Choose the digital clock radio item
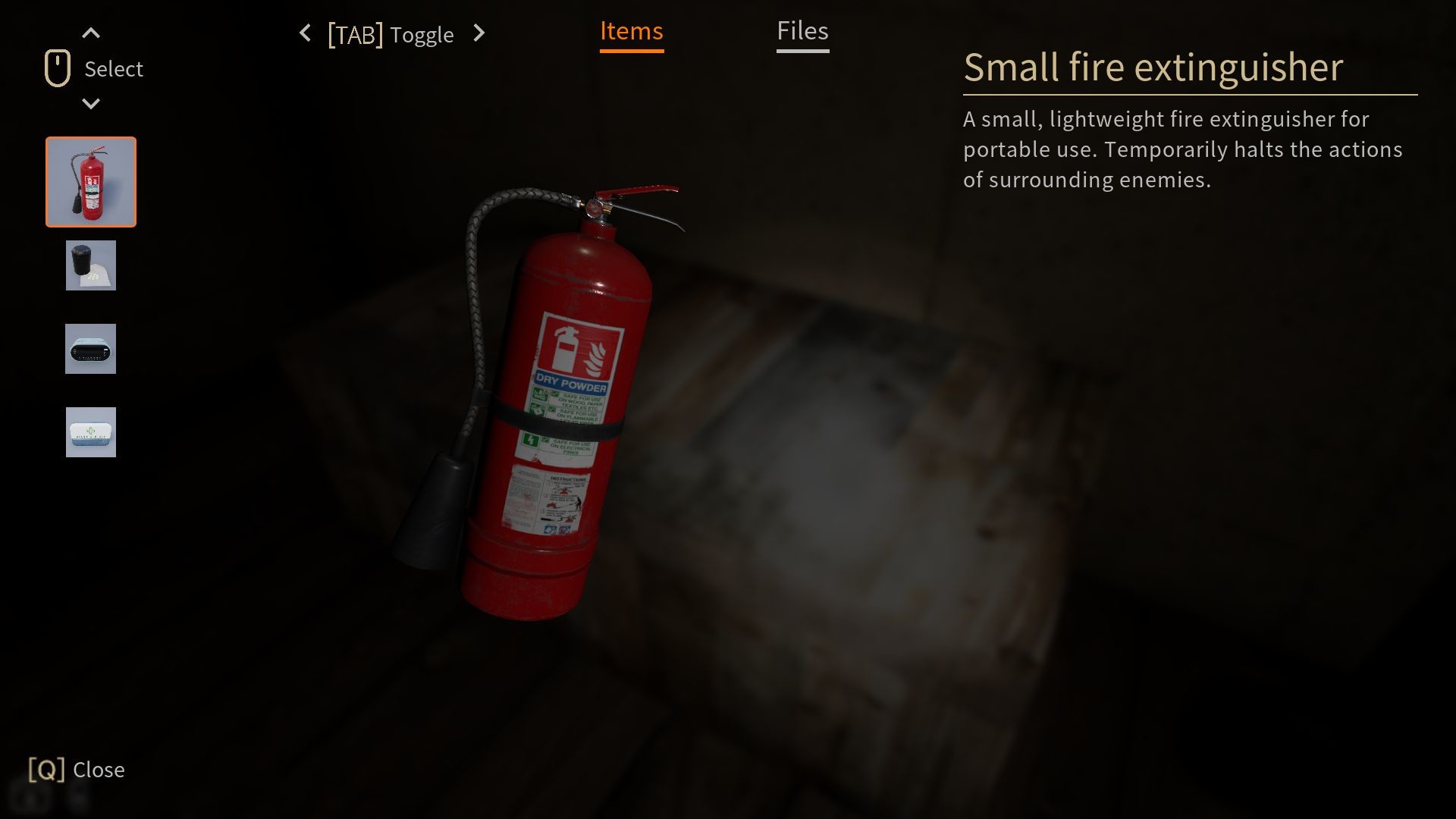The width and height of the screenshot is (1456, 819). (91, 349)
